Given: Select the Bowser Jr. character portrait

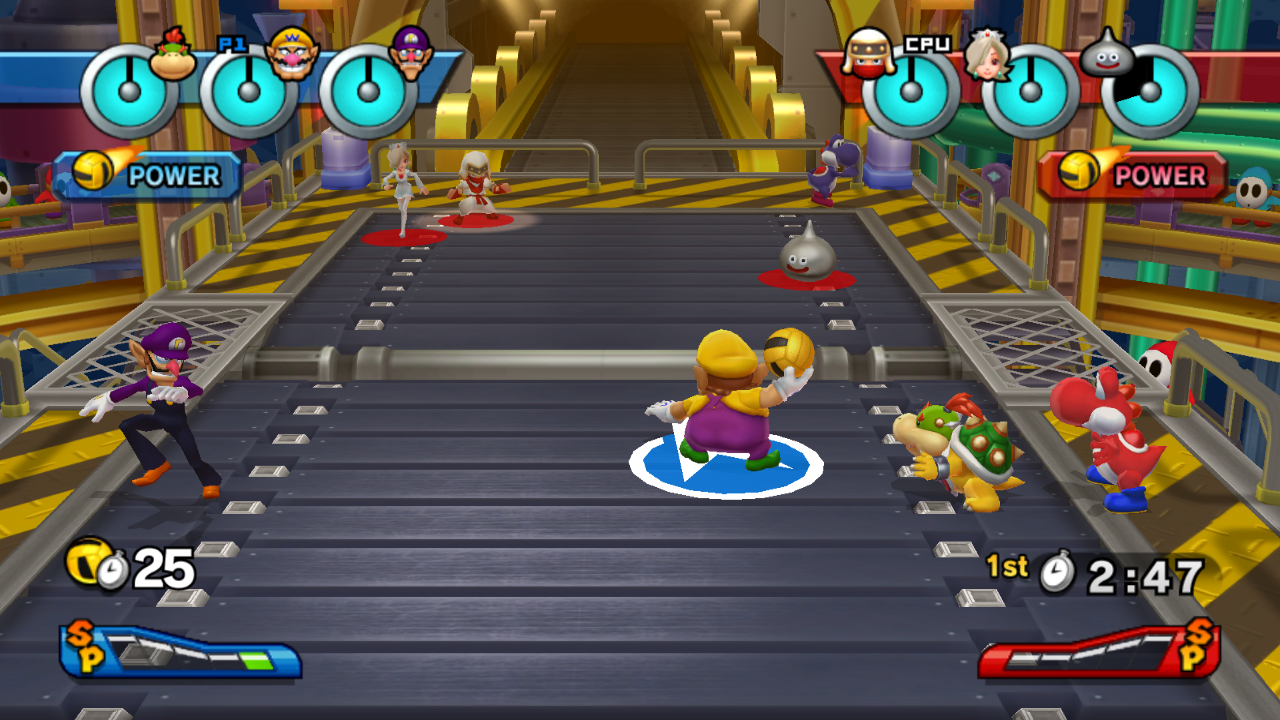Looking at the screenshot, I should 171,55.
